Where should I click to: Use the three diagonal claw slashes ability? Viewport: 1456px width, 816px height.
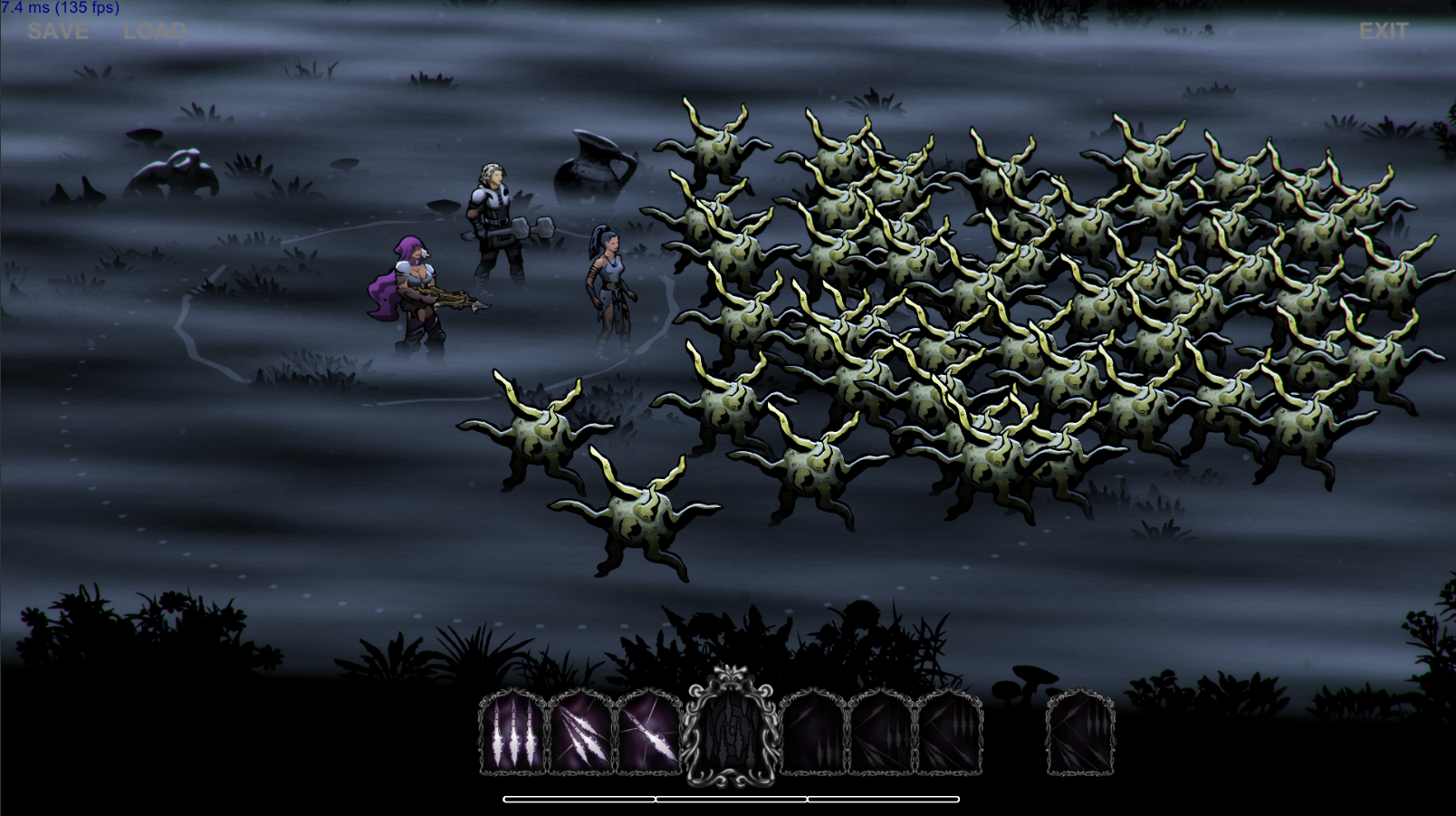(x=580, y=733)
